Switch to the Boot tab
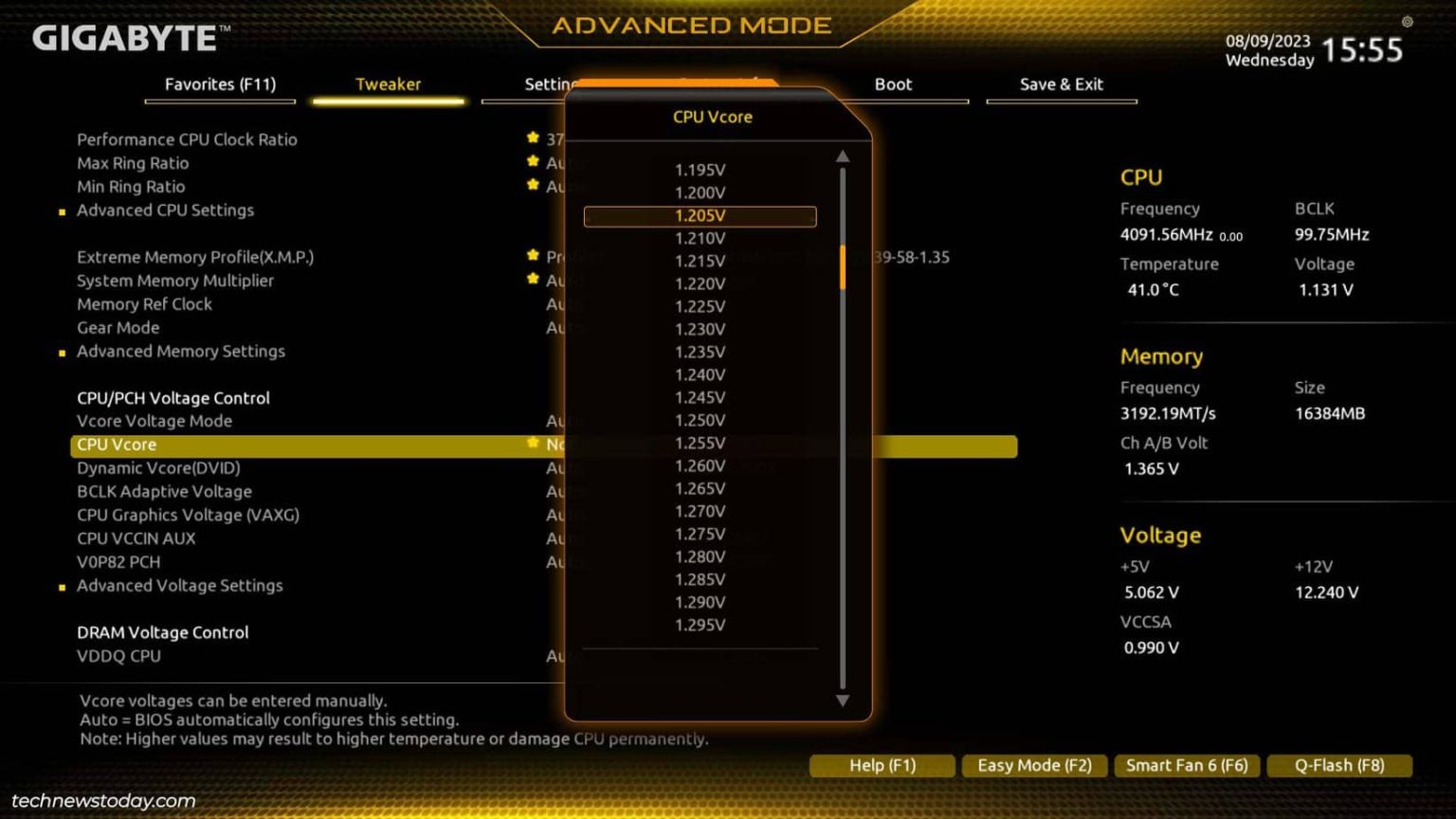The height and width of the screenshot is (819, 1456). [x=891, y=83]
